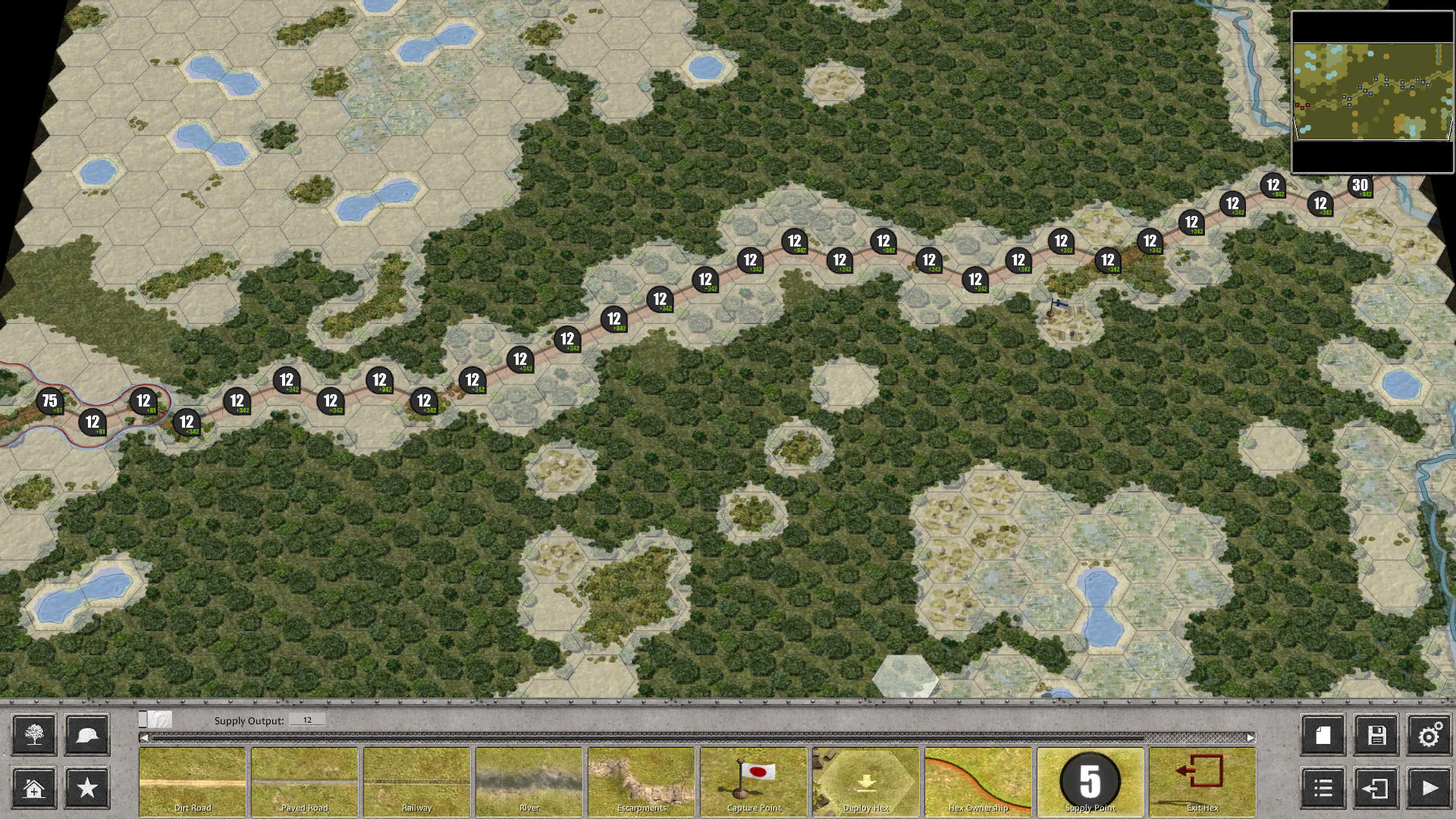Select the Railway tile

pyautogui.click(x=416, y=781)
